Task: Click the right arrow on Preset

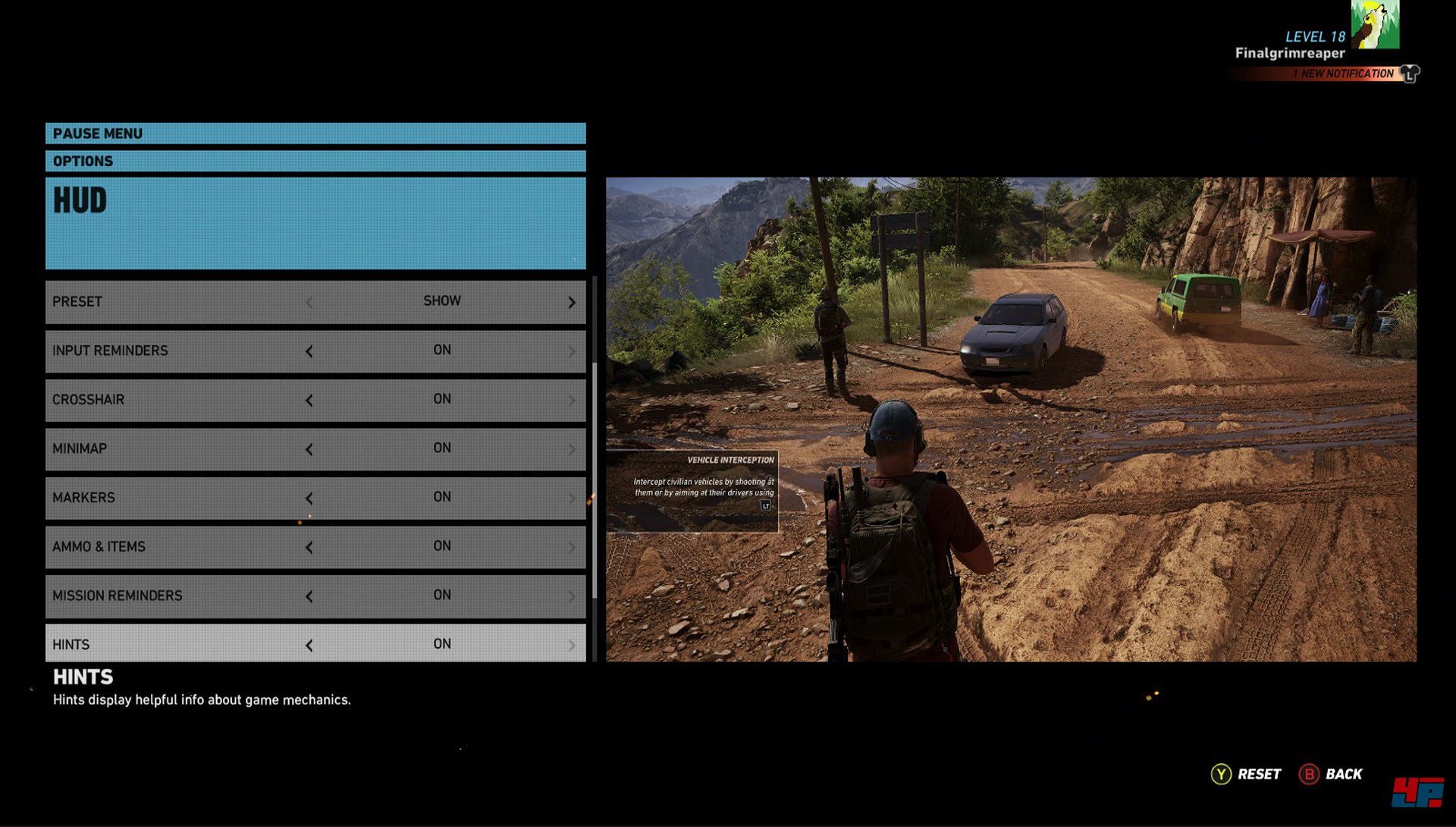Action: (x=572, y=302)
